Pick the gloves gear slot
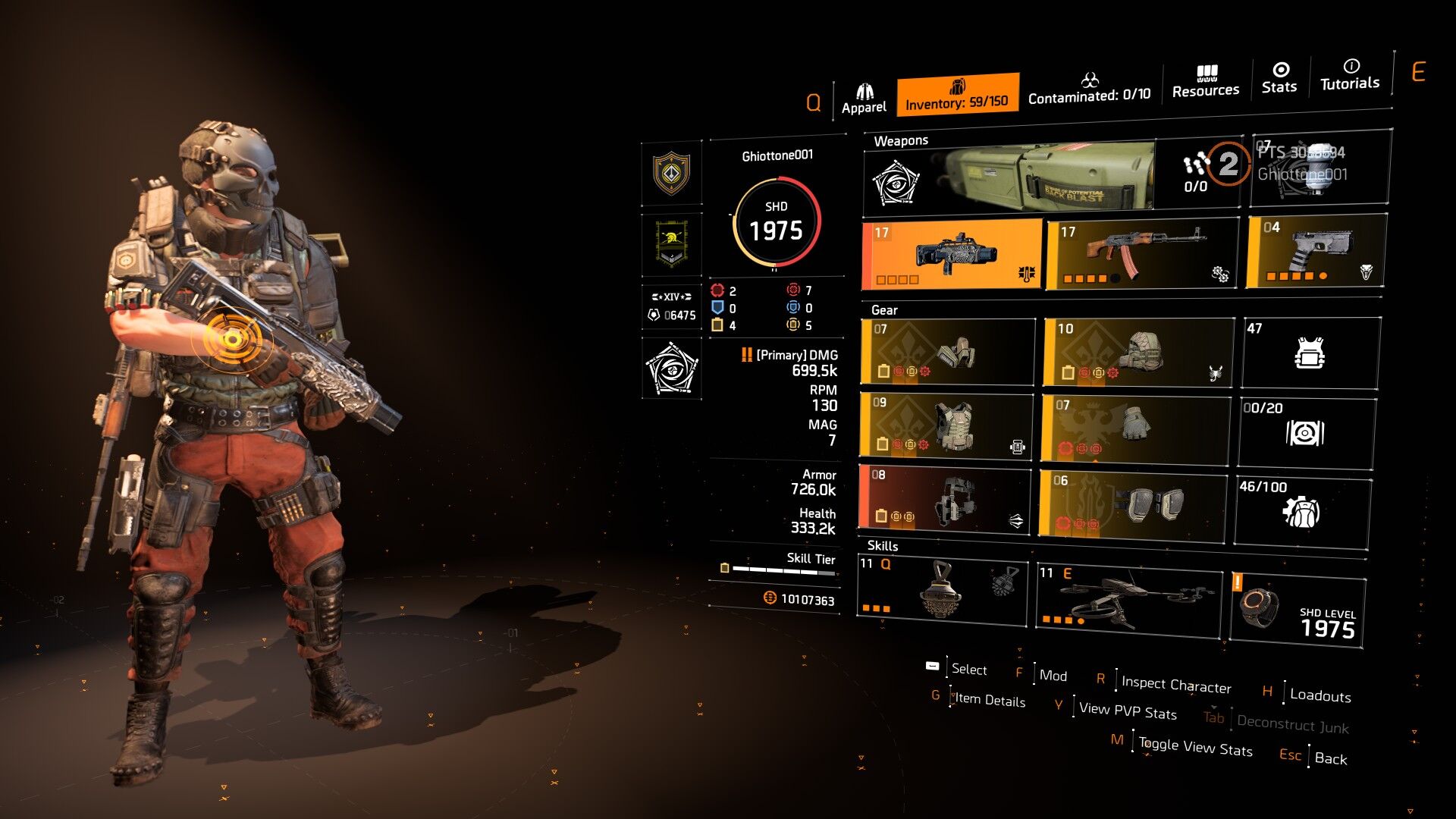1456x819 pixels. [x=1135, y=428]
